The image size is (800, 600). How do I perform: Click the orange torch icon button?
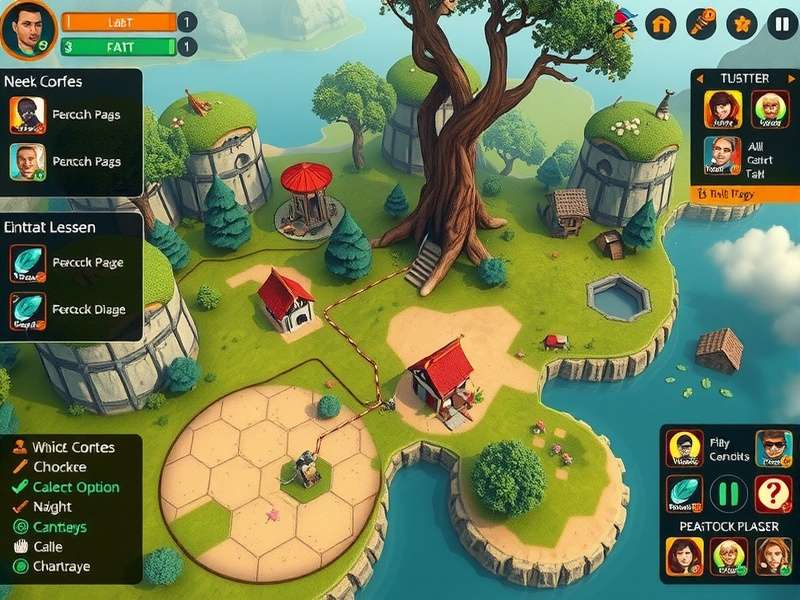pos(701,23)
